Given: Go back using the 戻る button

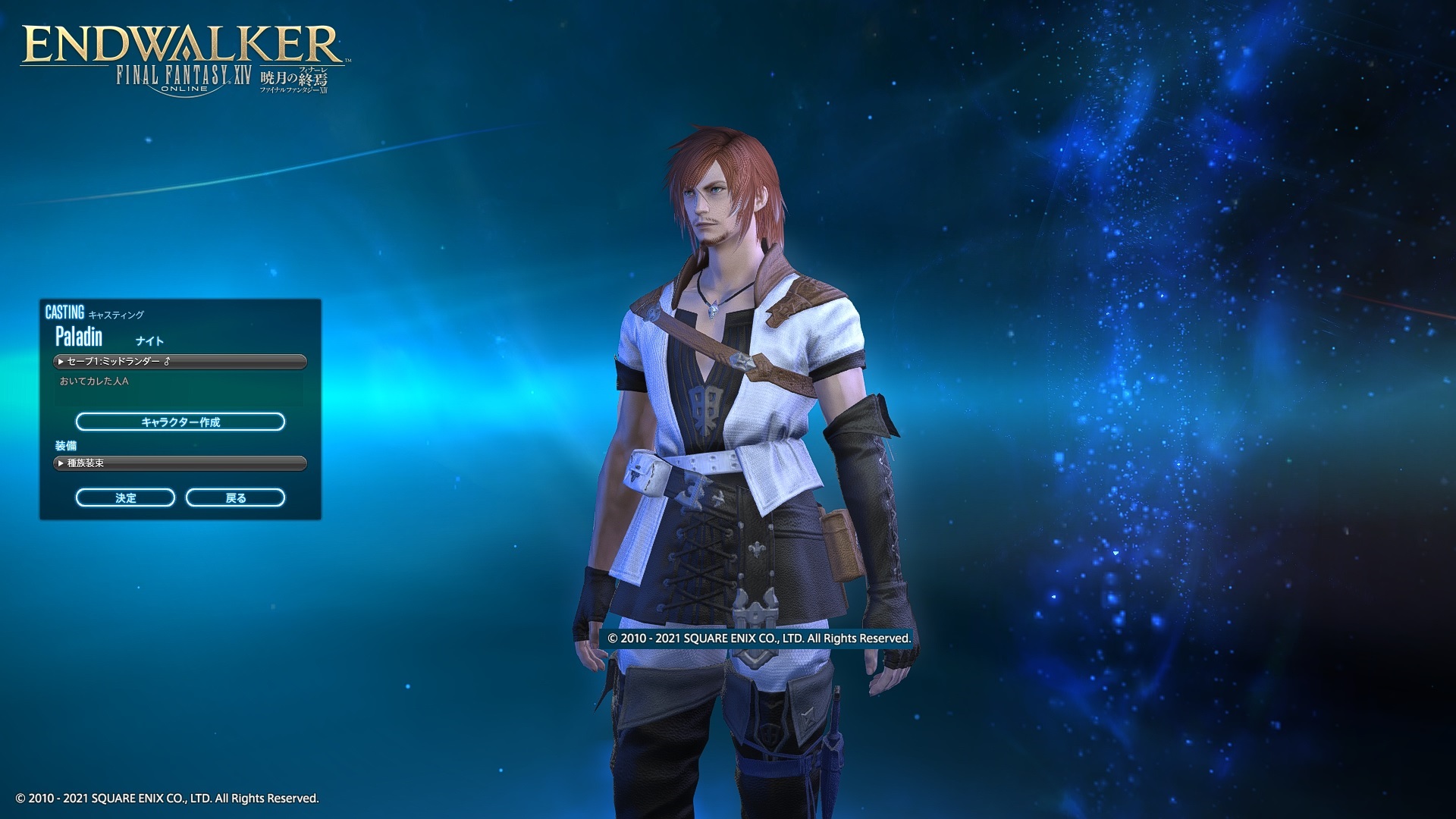Looking at the screenshot, I should pos(235,497).
